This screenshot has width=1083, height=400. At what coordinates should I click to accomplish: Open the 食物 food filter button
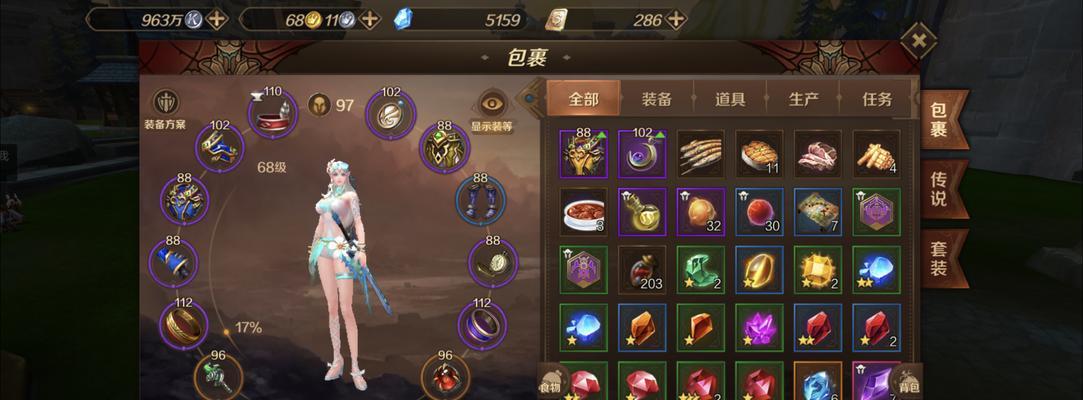point(551,381)
